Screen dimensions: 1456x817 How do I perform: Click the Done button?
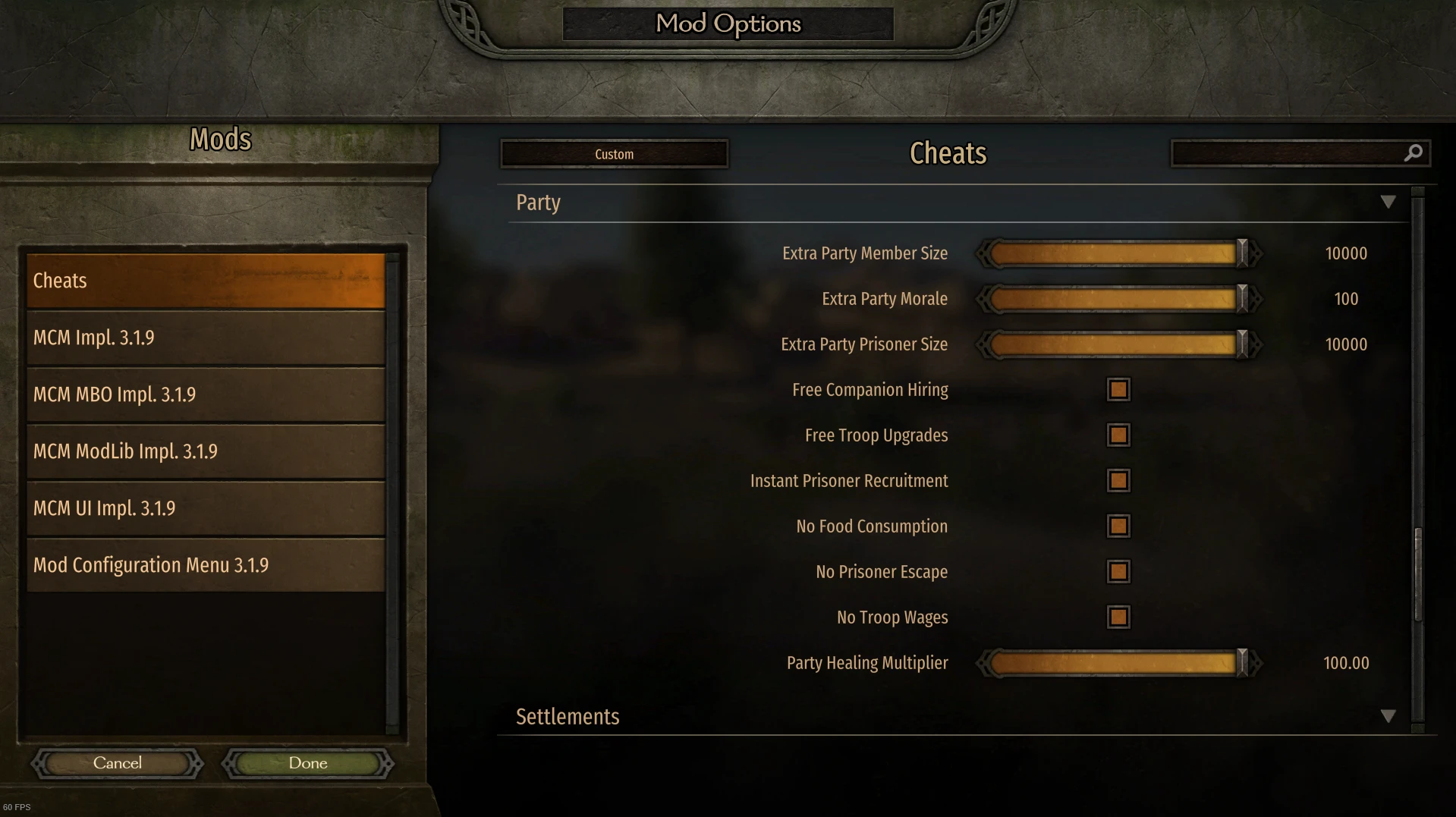(x=307, y=762)
